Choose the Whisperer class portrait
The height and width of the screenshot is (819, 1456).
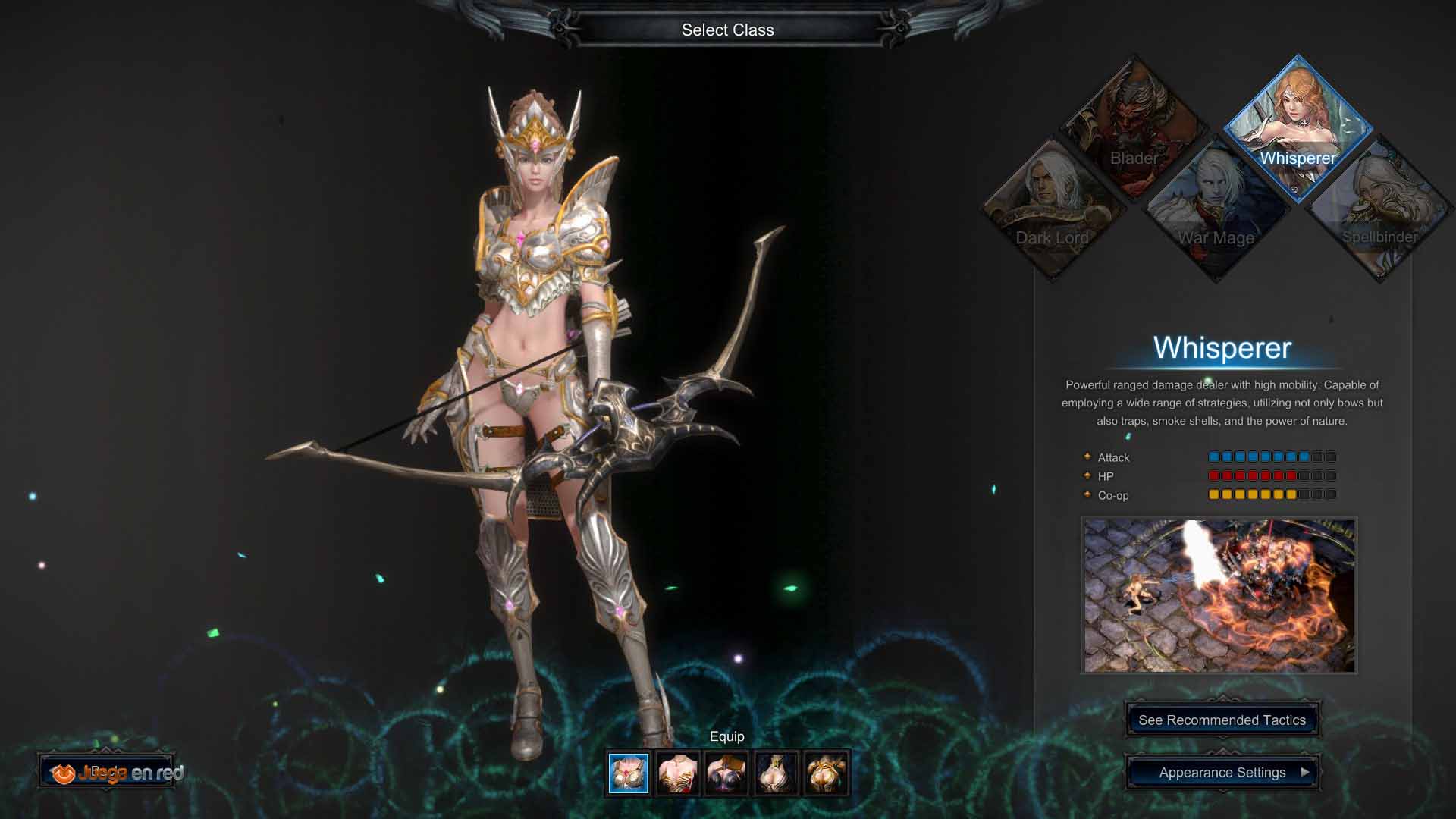coord(1298,127)
